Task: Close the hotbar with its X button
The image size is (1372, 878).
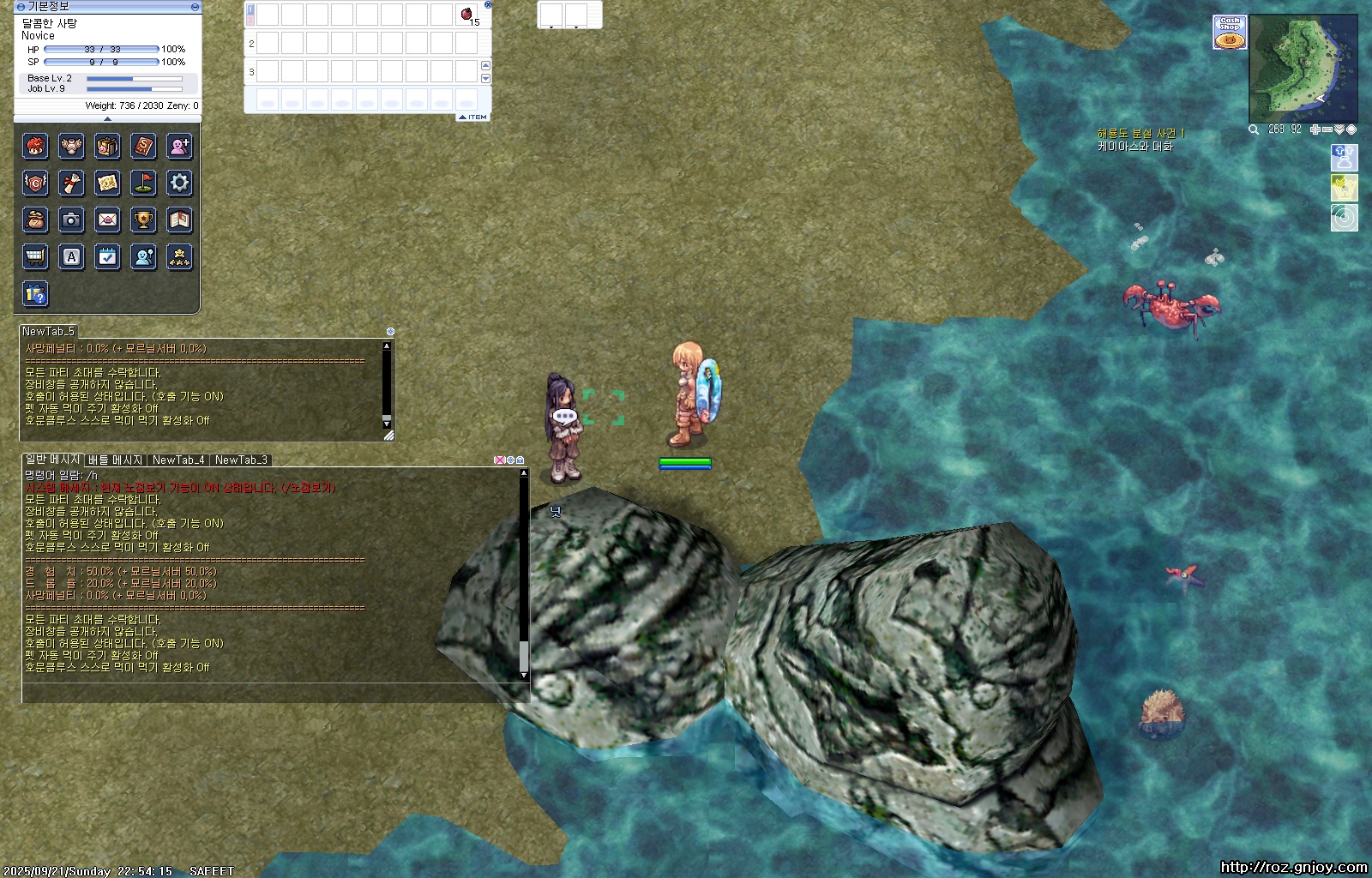Action: click(x=488, y=4)
